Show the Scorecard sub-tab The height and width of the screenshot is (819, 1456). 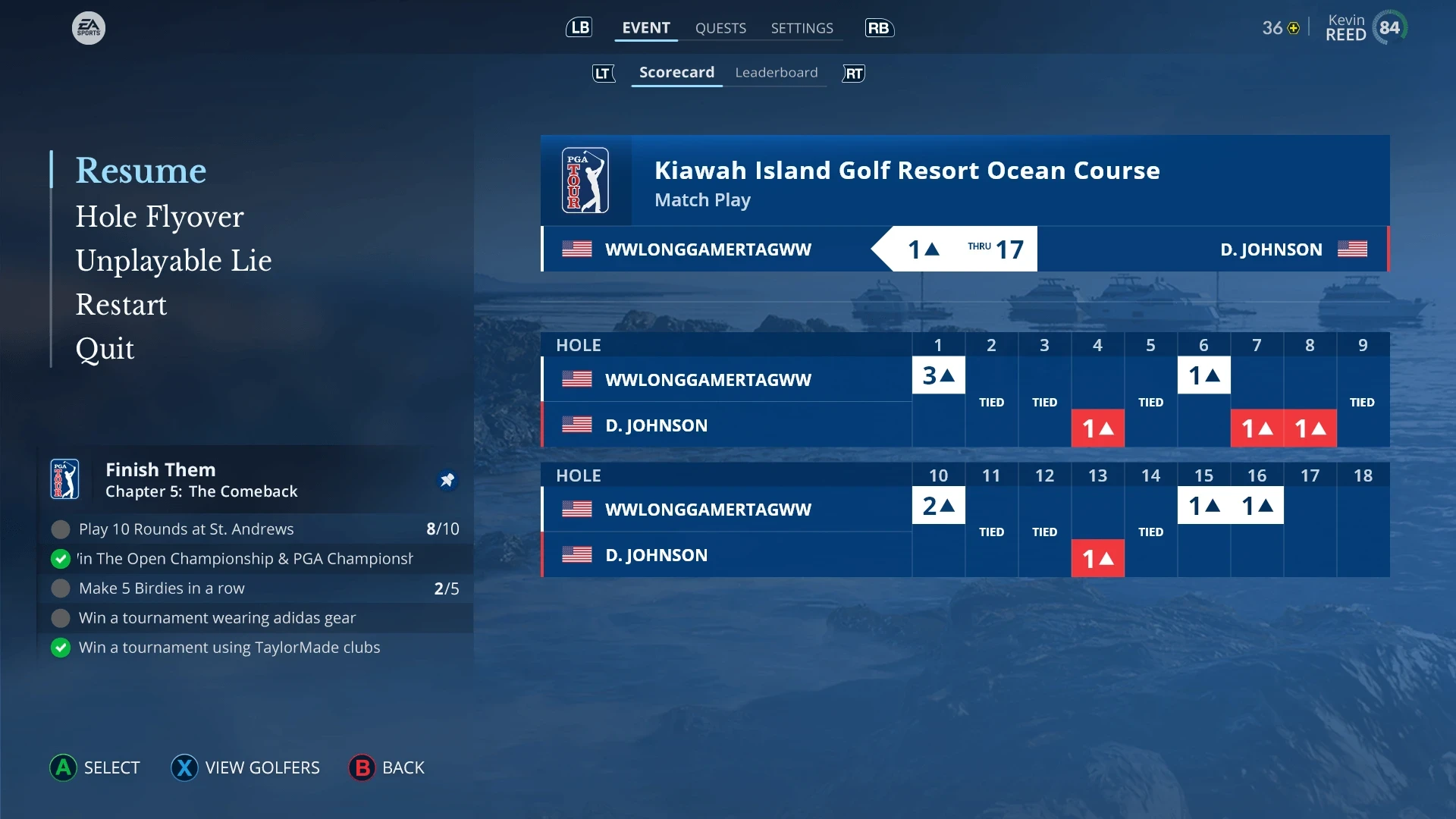(676, 73)
